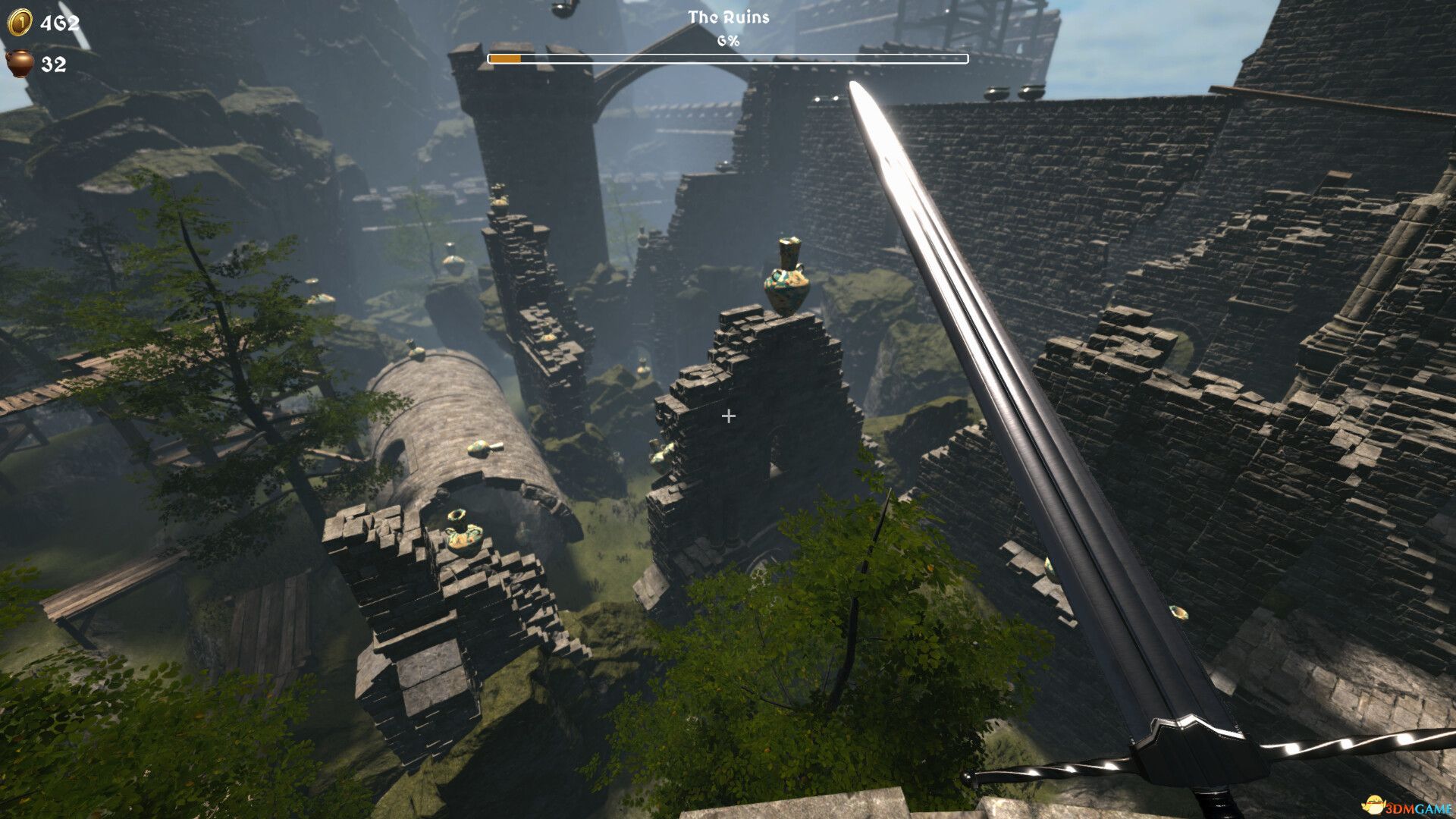Click the bronze pot icon below the coin counter
Image resolution: width=1456 pixels, height=819 pixels.
coord(20,64)
